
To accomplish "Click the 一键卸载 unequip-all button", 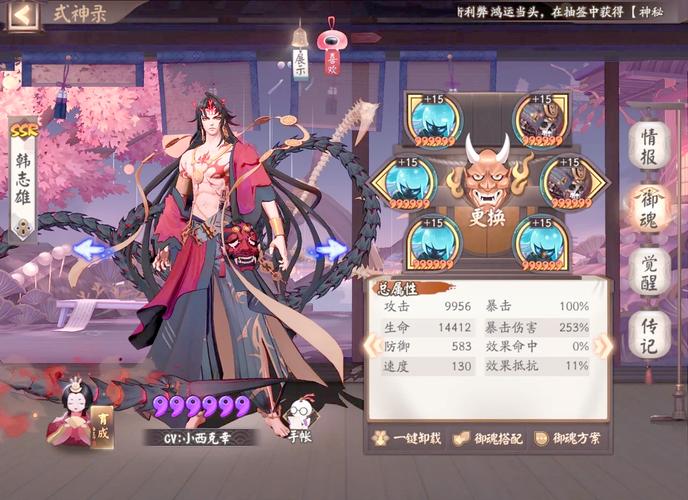I will click(406, 438).
